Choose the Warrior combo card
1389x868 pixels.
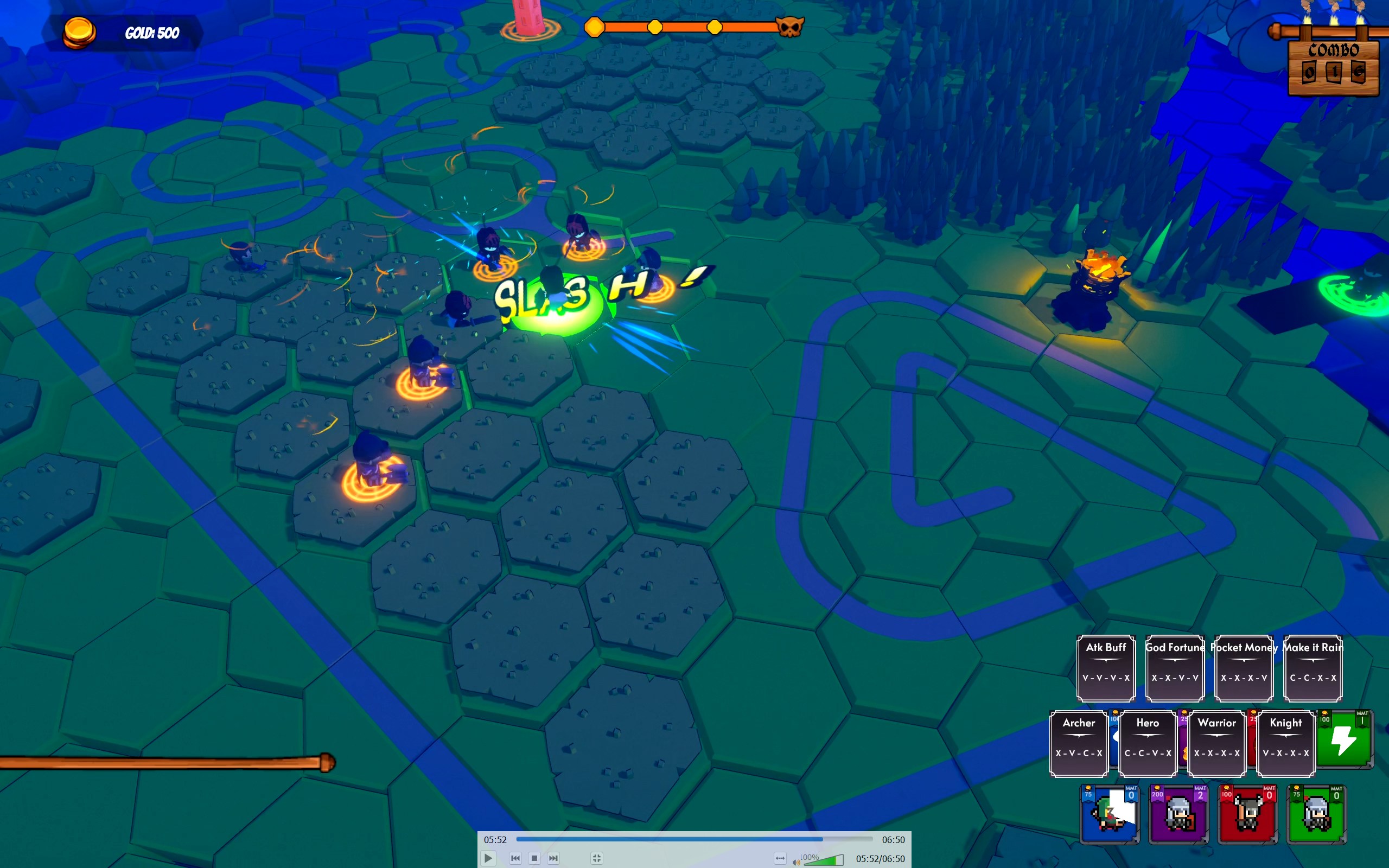tap(1216, 743)
